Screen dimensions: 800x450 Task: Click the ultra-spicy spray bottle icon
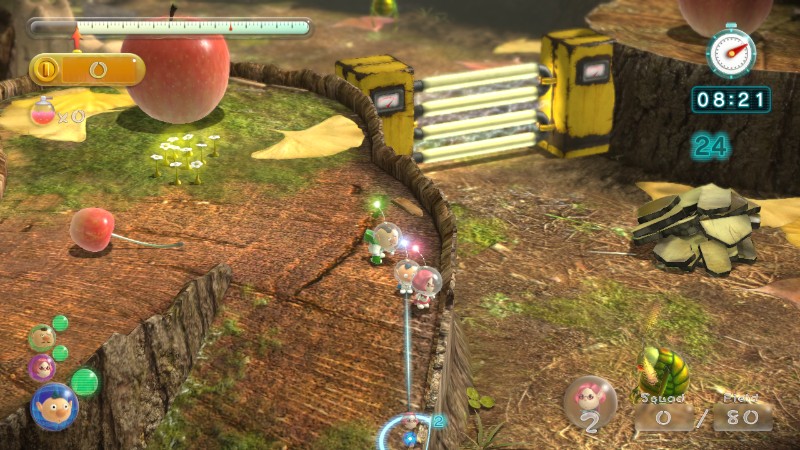click(43, 112)
